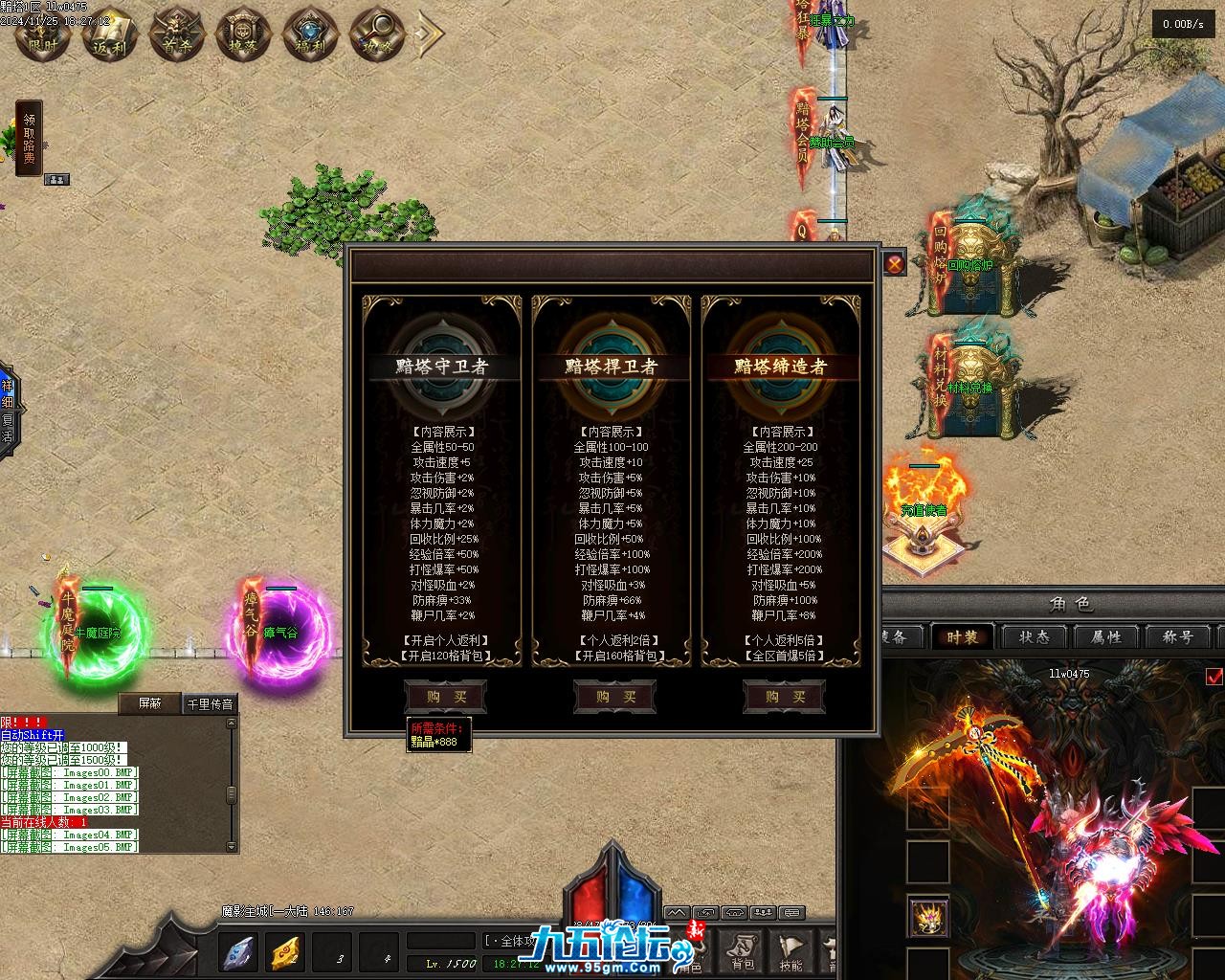1225x980 pixels.
Task: Select the flaming helmet fashion slot
Action: tap(928, 918)
